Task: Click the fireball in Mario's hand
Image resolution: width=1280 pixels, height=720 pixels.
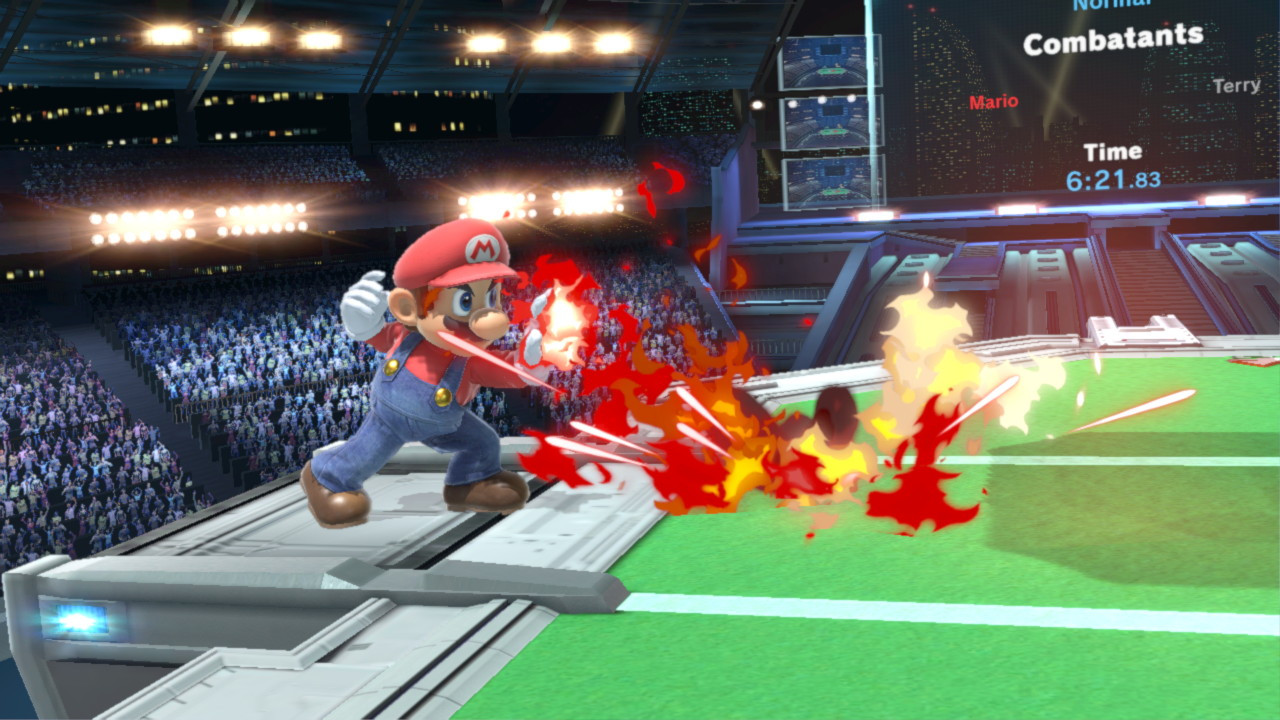Action: [562, 315]
